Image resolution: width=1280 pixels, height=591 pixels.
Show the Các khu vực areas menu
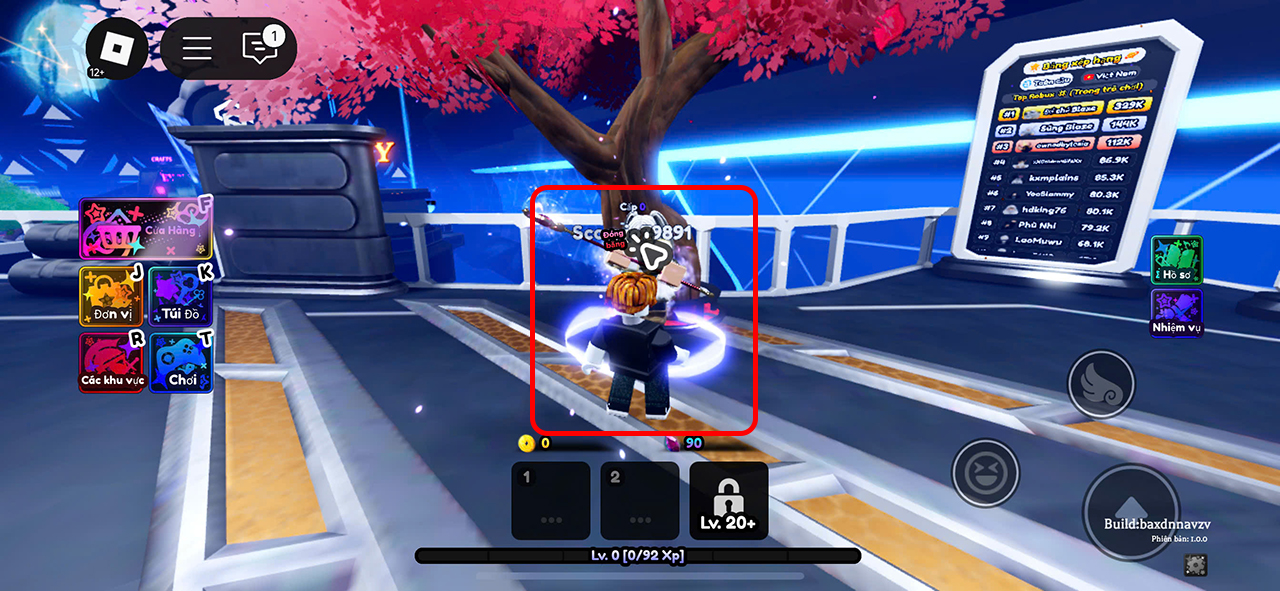click(x=112, y=362)
